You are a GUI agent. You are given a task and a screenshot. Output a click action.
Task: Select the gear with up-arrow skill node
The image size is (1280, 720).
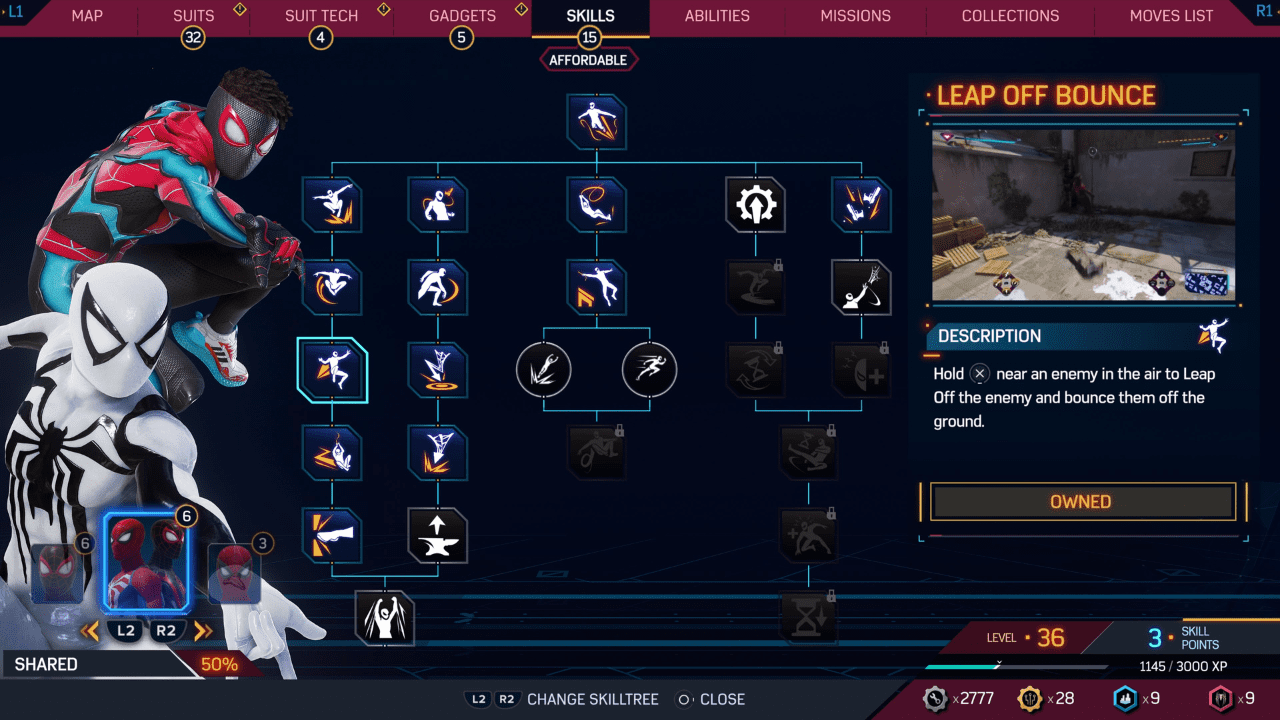click(x=755, y=205)
